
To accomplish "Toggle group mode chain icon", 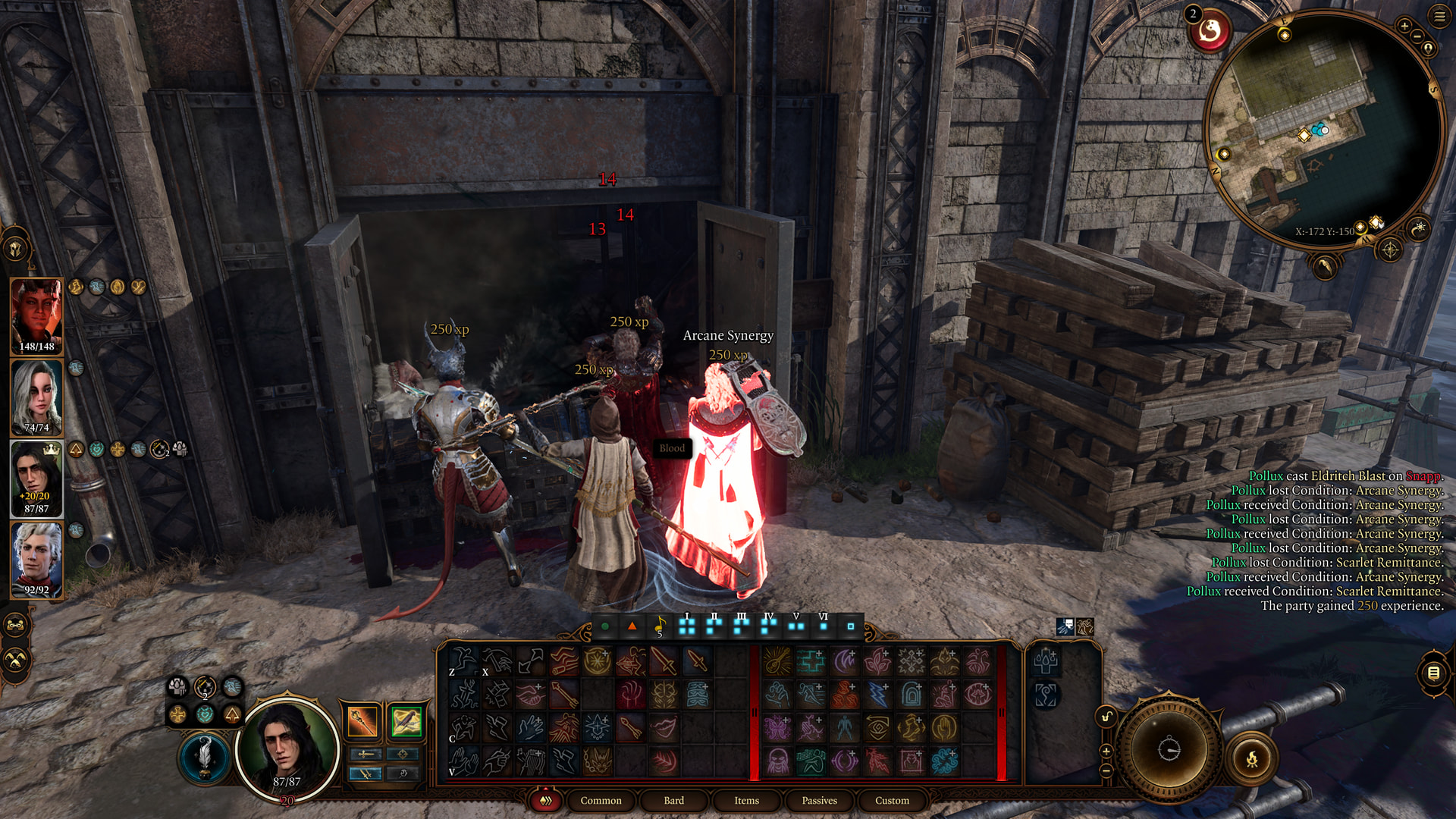I will pos(17,626).
